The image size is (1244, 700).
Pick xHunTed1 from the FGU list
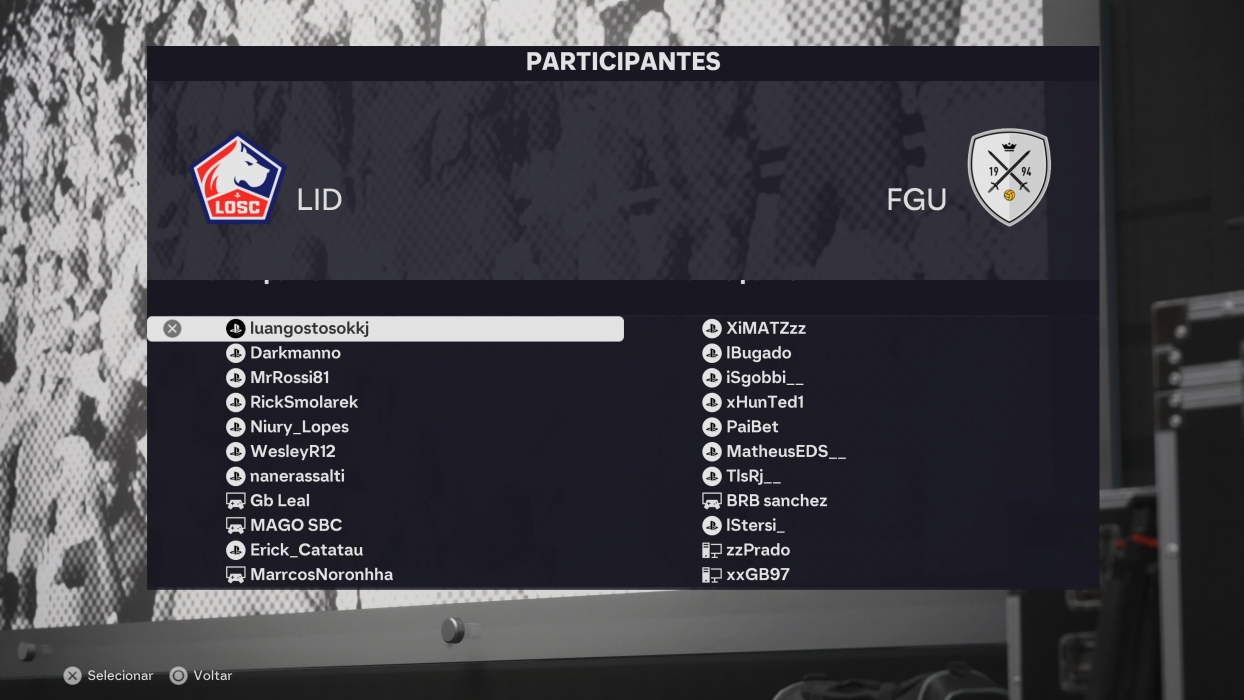point(765,402)
